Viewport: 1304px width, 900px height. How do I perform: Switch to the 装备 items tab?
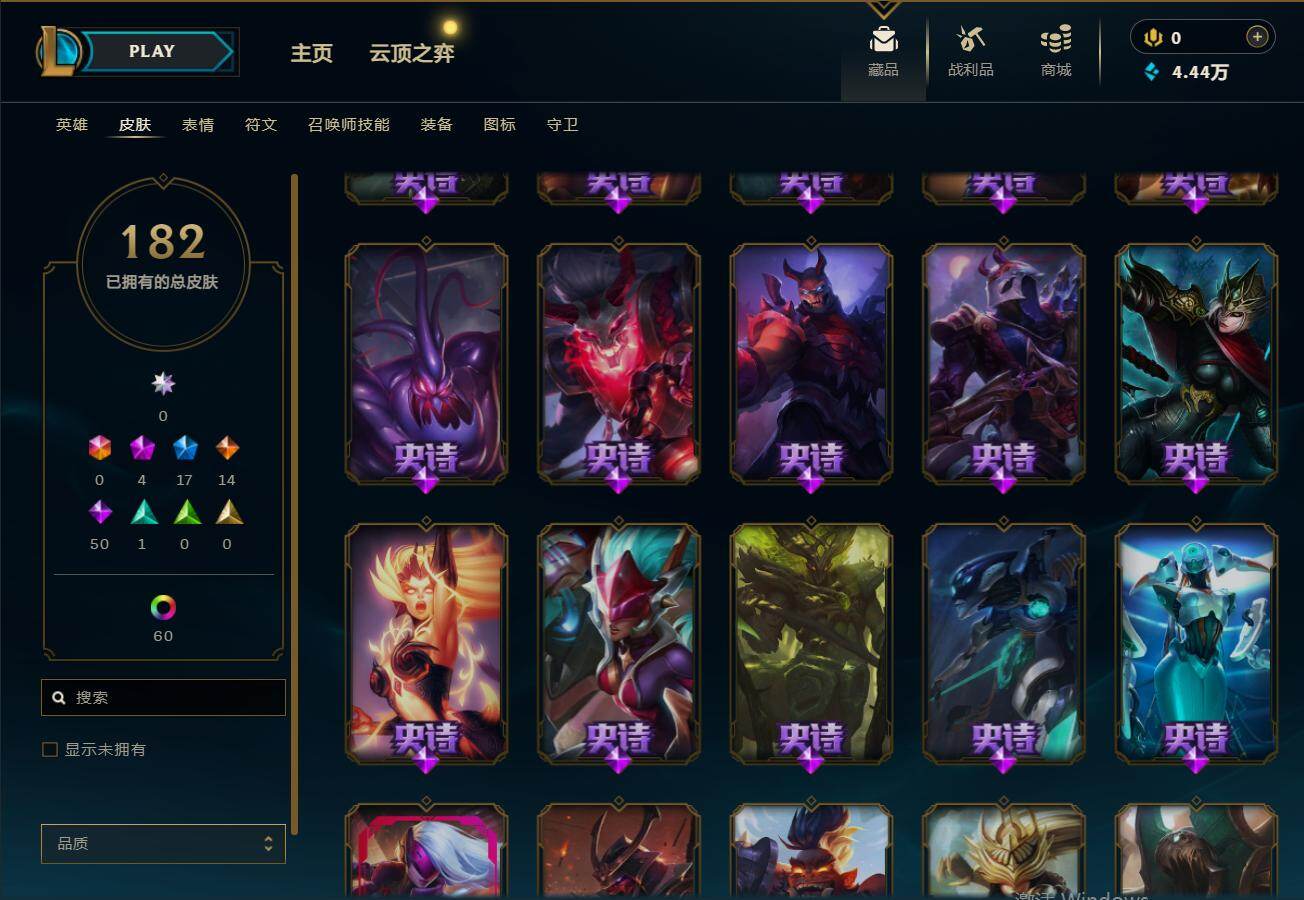pyautogui.click(x=437, y=125)
